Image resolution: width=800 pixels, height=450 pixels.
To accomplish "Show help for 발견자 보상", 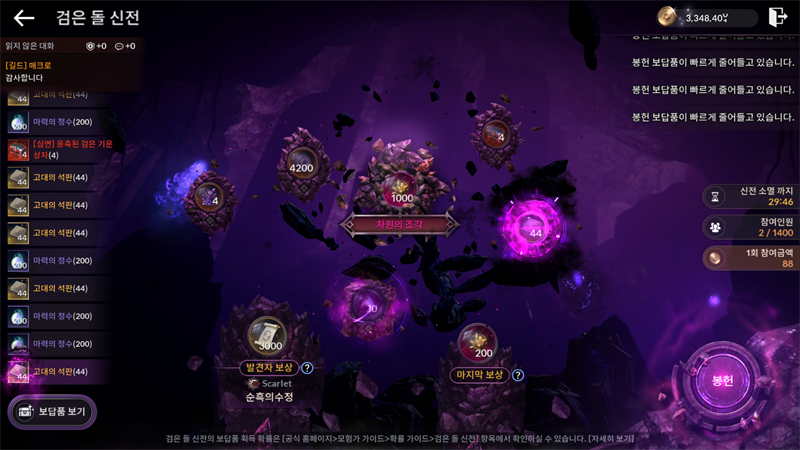I will 307,368.
